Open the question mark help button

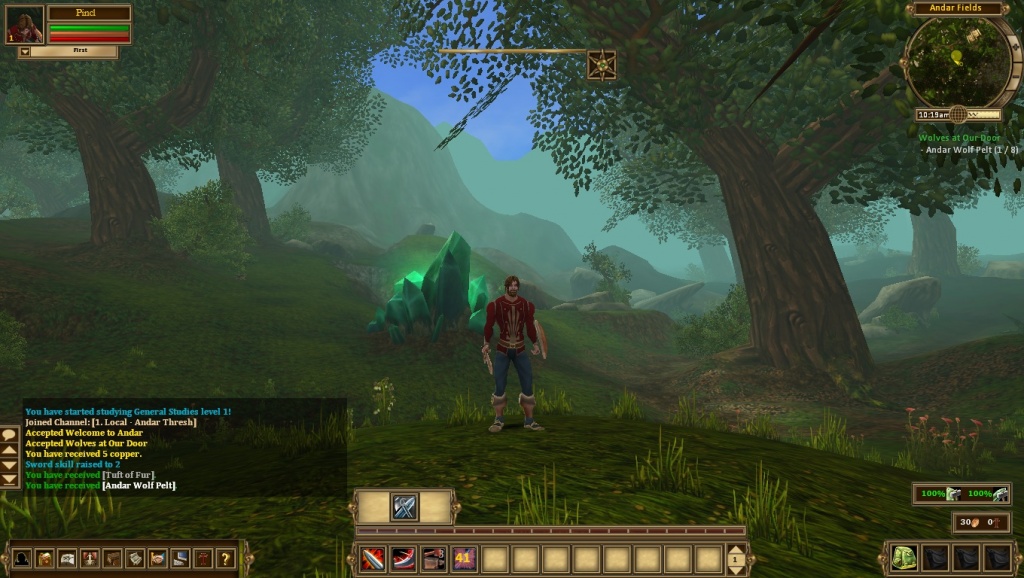225,558
